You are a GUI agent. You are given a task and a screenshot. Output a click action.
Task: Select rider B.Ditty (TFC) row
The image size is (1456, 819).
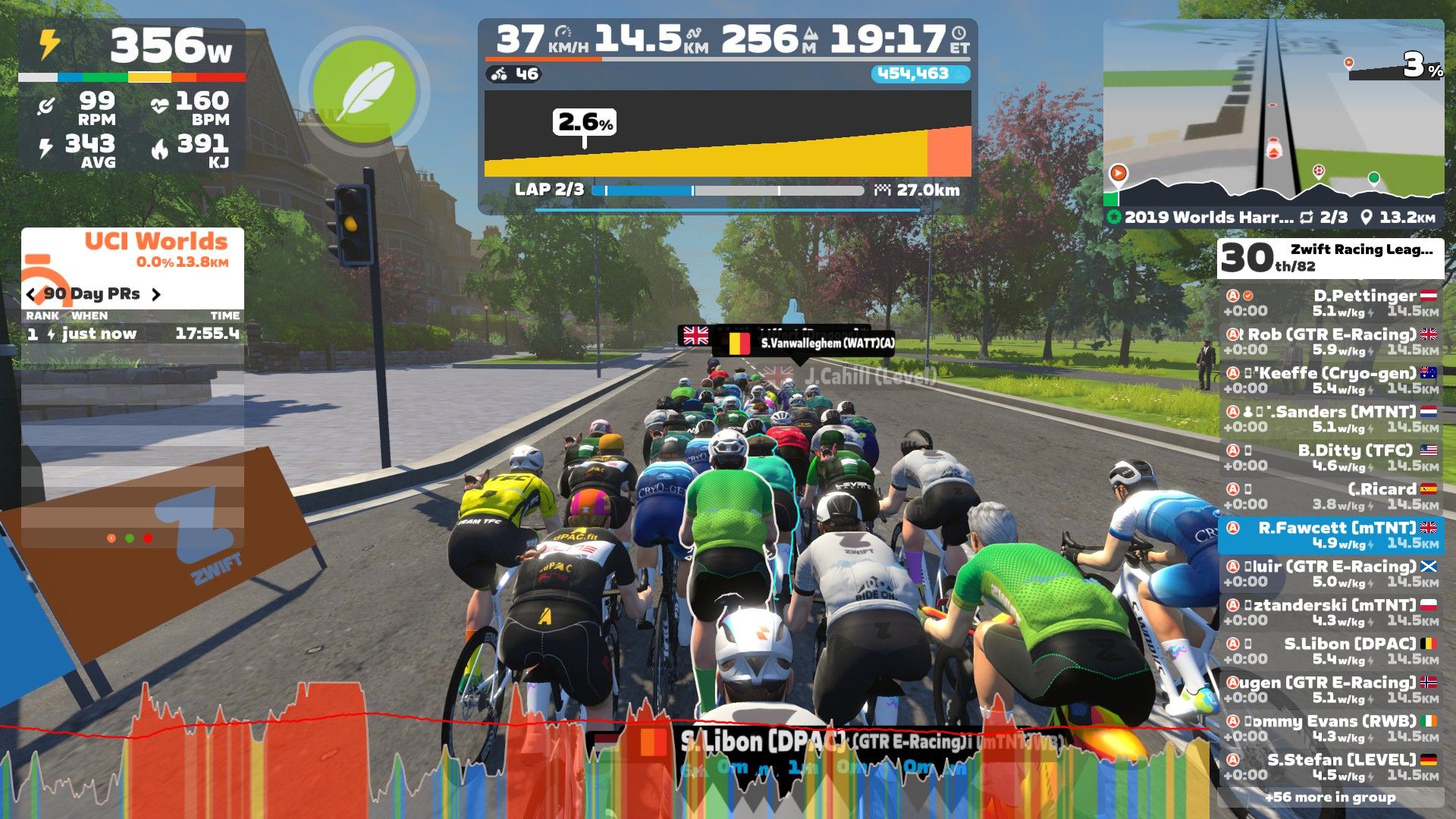point(1331,458)
